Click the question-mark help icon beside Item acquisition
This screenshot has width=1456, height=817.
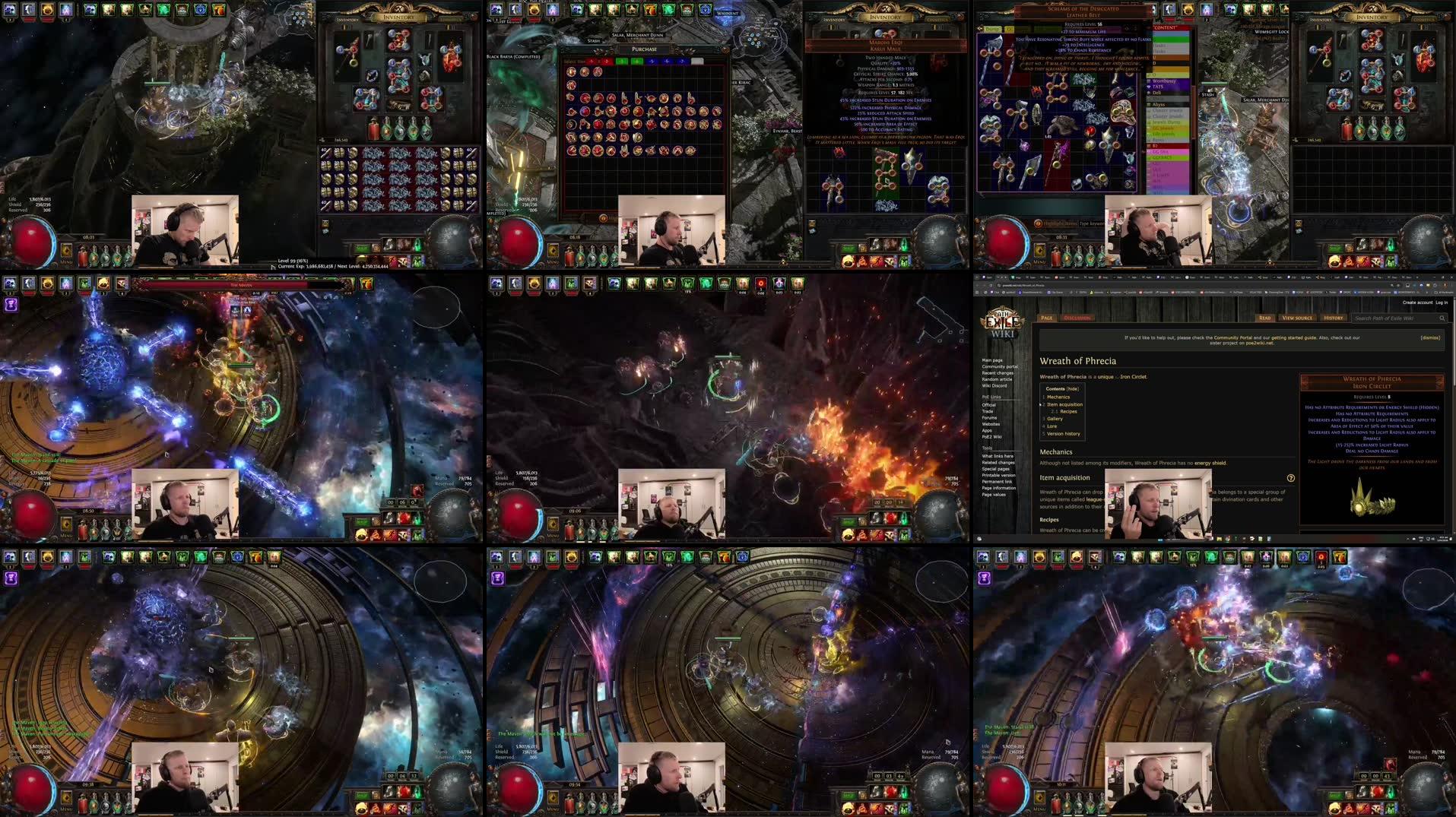(x=1290, y=478)
